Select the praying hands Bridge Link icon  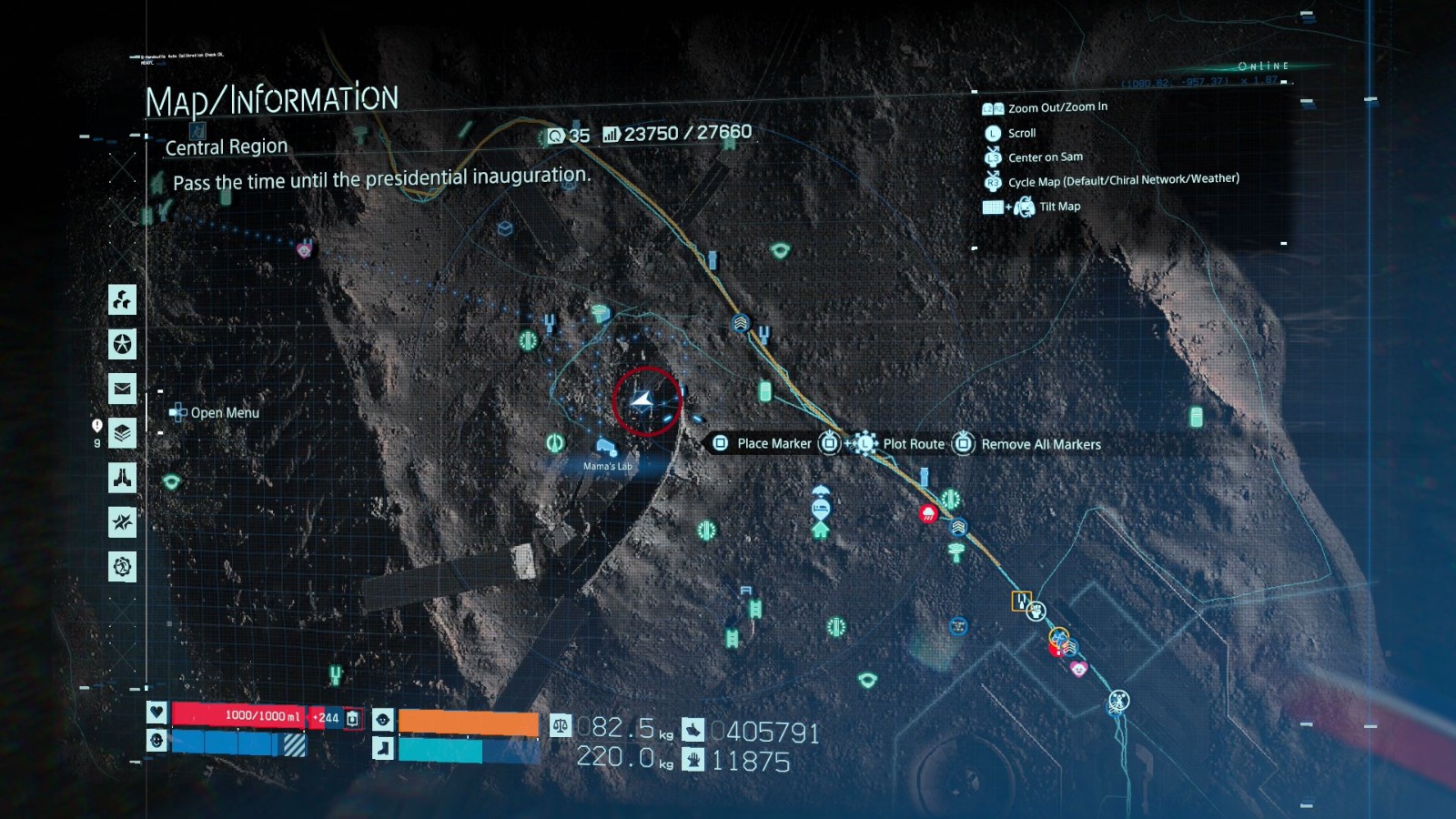(121, 477)
